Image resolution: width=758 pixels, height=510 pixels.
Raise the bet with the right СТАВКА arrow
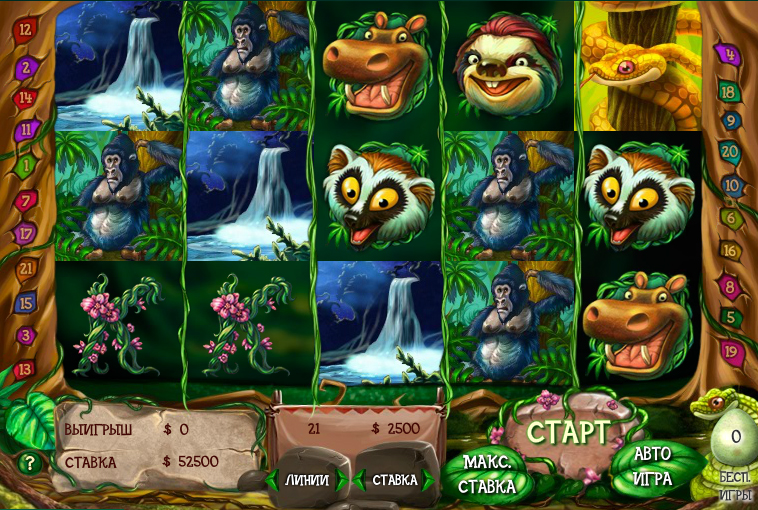click(430, 480)
